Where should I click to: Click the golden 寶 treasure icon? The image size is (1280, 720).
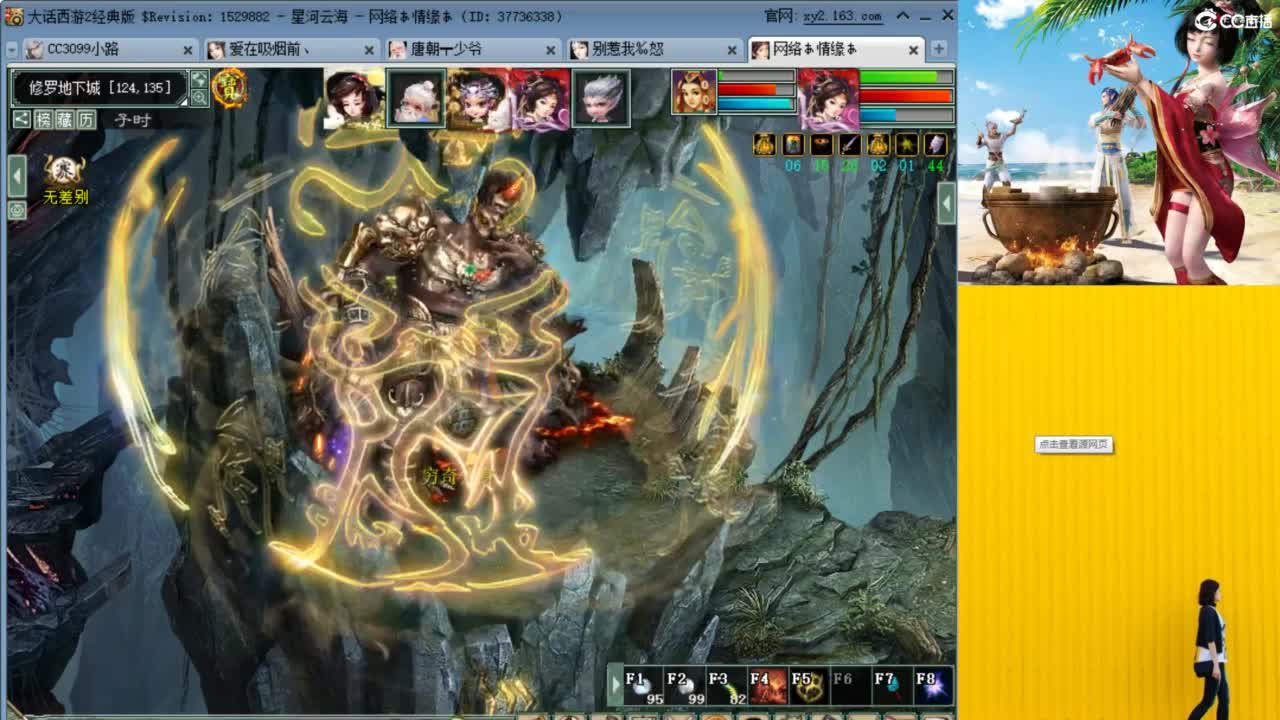click(231, 89)
